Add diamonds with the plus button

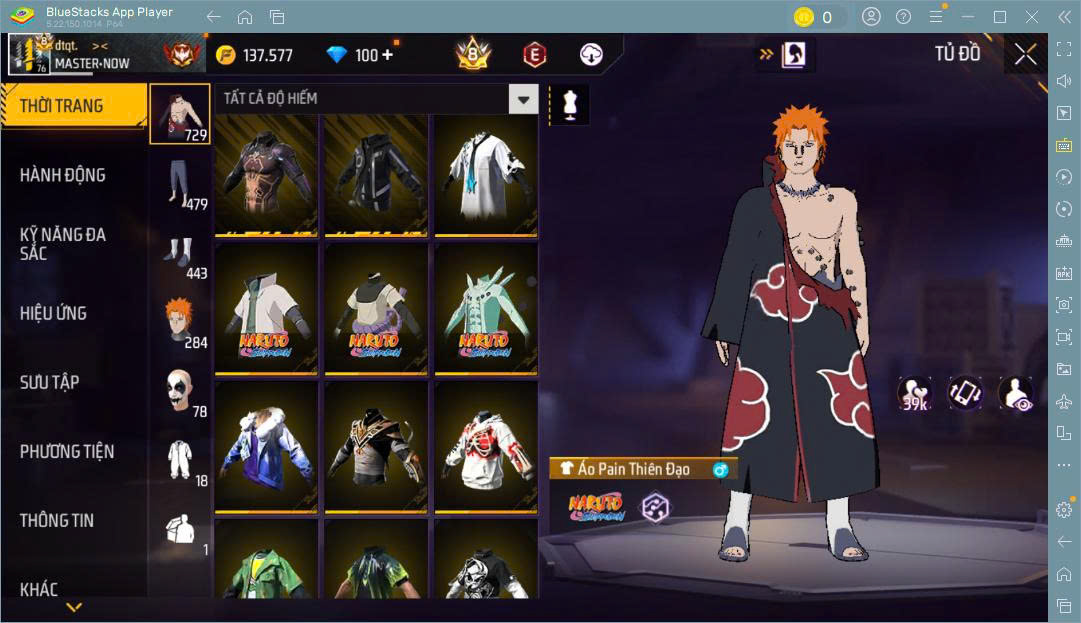pyautogui.click(x=387, y=55)
